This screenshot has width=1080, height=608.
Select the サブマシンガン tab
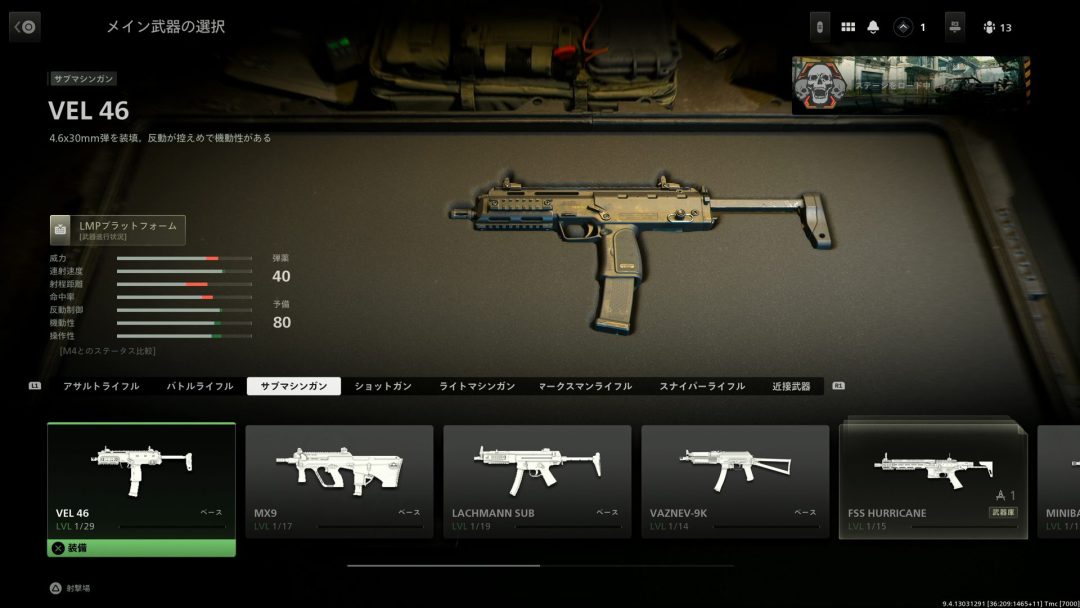coord(294,386)
